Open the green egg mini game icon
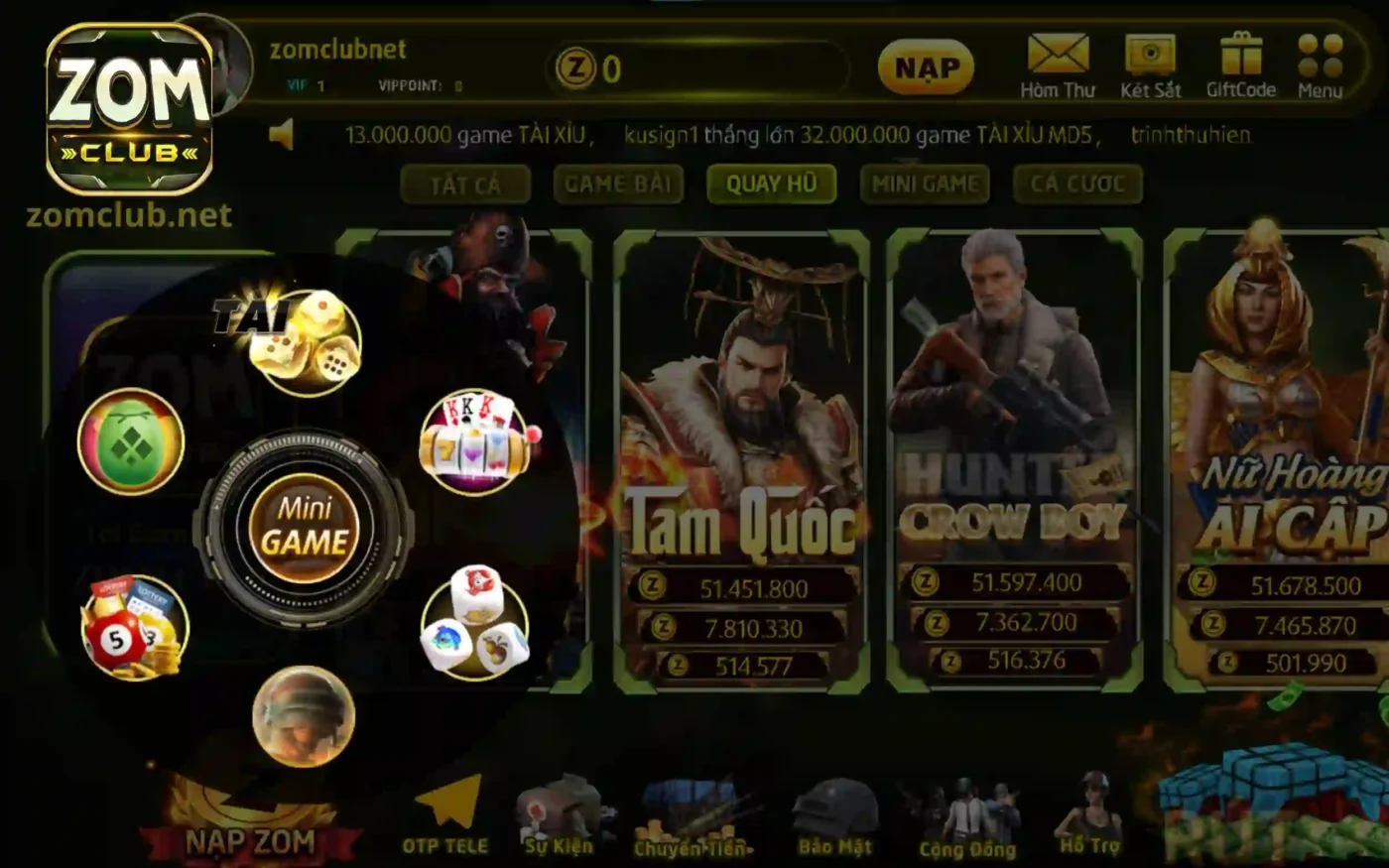 [x=131, y=442]
